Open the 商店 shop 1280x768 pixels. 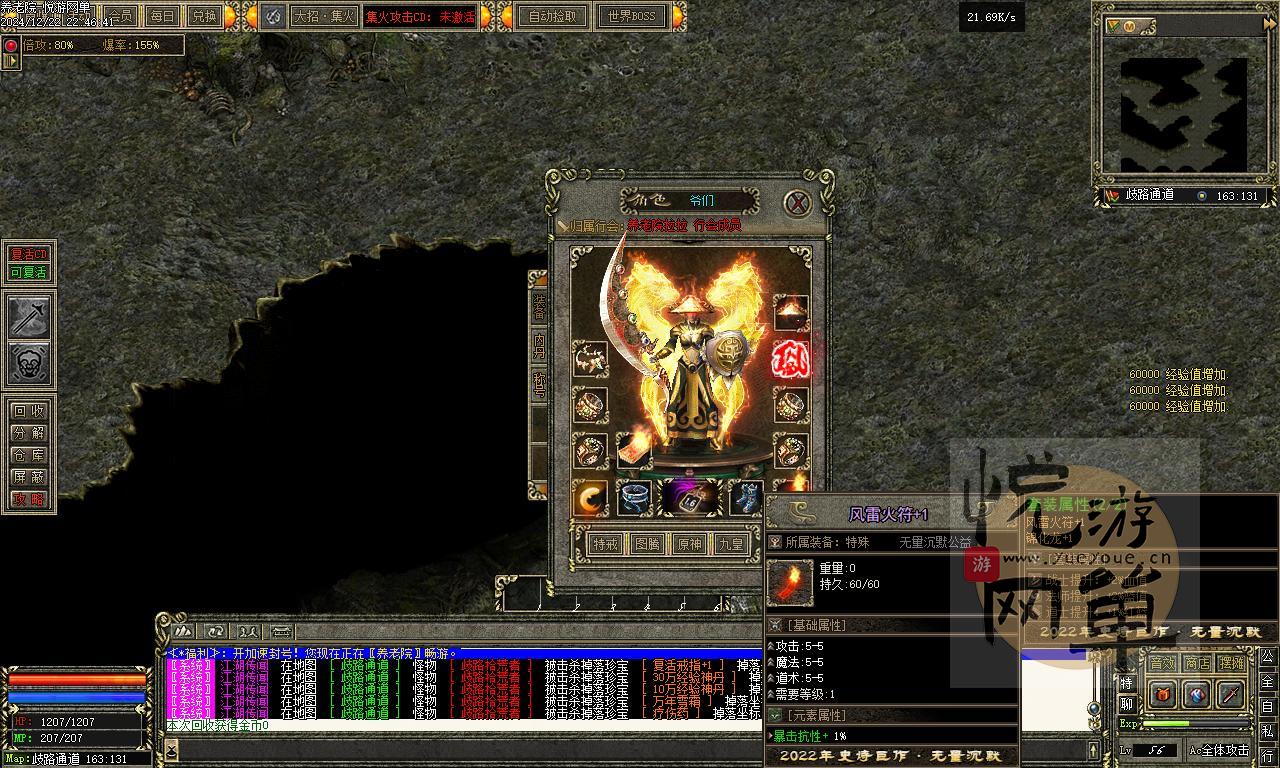[1196, 663]
